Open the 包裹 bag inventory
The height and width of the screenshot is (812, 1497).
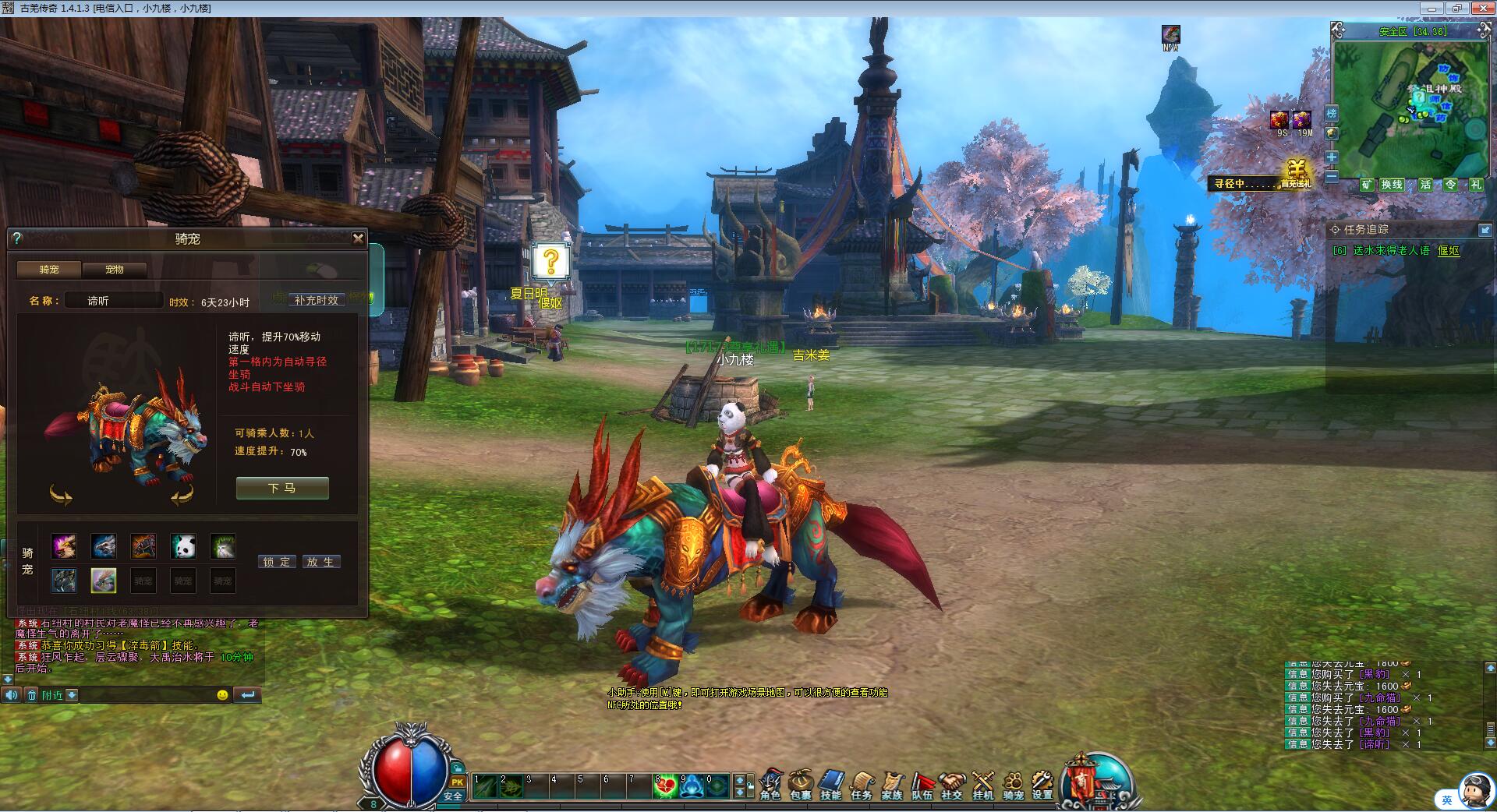[x=801, y=784]
